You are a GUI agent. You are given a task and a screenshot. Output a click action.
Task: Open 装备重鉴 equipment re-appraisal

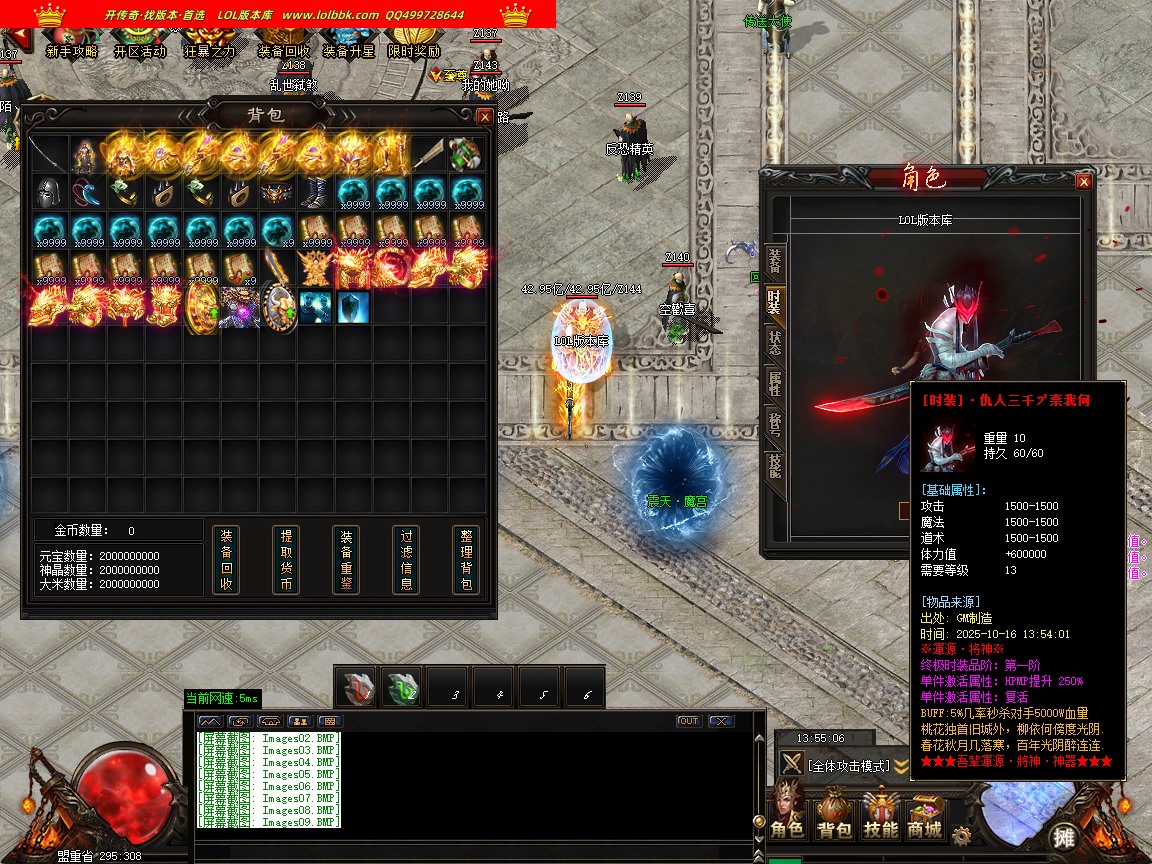346,560
